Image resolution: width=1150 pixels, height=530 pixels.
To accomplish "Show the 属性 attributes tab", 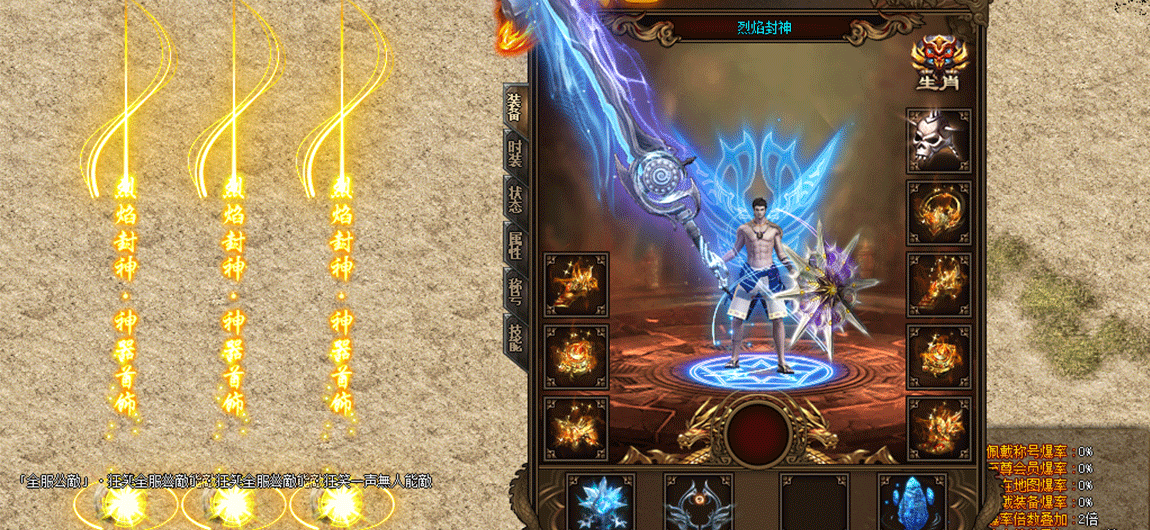I will tap(514, 245).
